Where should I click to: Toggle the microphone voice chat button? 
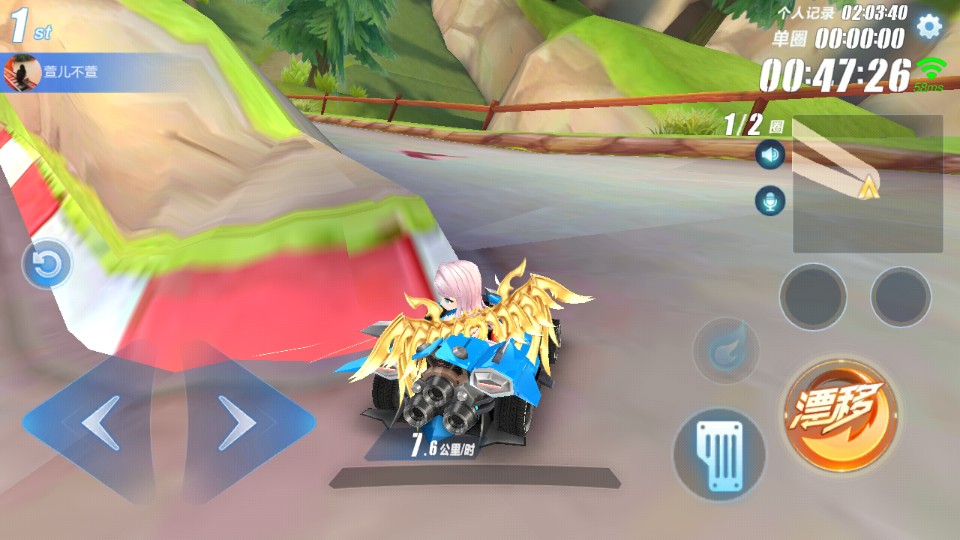tap(769, 201)
